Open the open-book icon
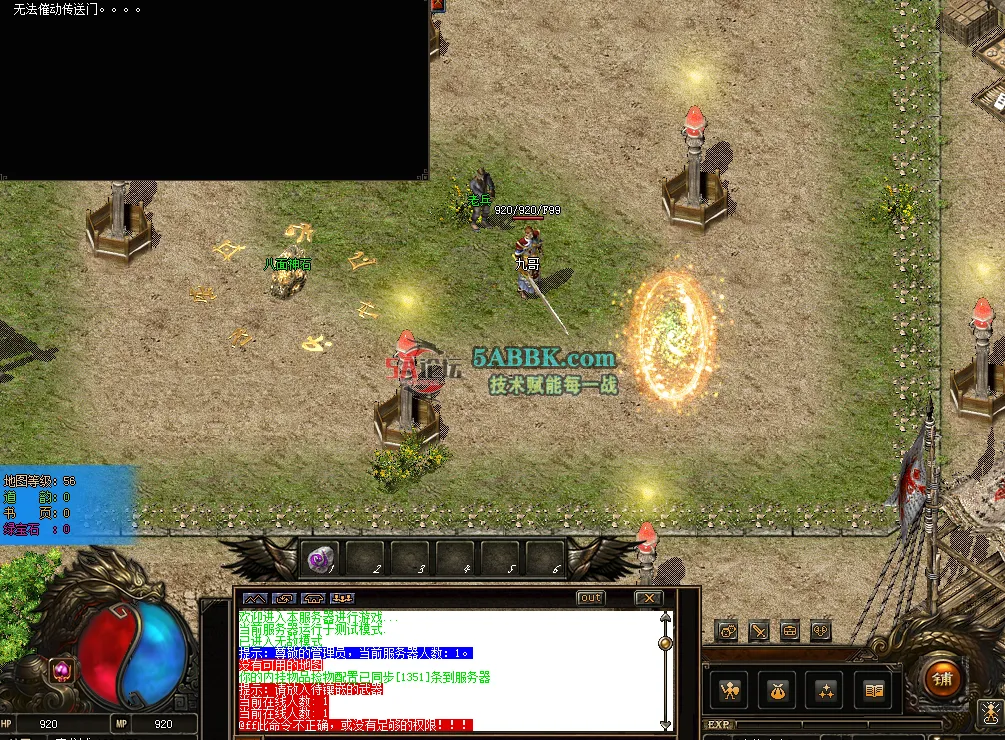 tap(874, 690)
